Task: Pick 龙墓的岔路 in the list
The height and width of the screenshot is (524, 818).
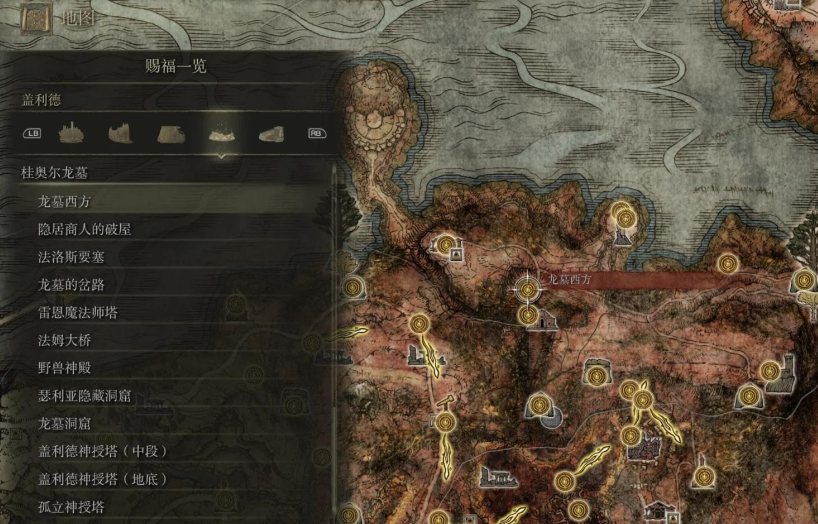Action: click(x=71, y=285)
